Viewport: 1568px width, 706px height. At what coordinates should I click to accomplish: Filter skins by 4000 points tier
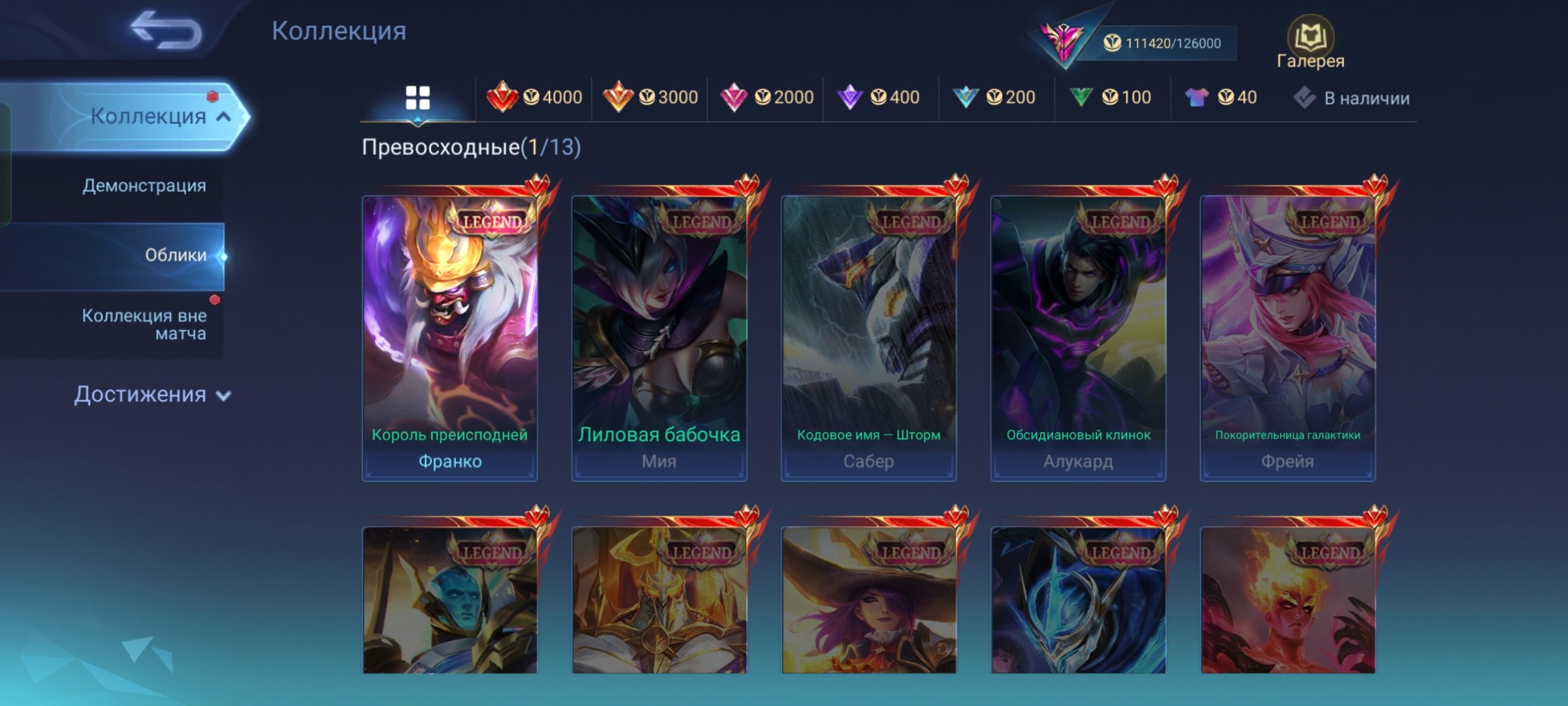coord(534,98)
